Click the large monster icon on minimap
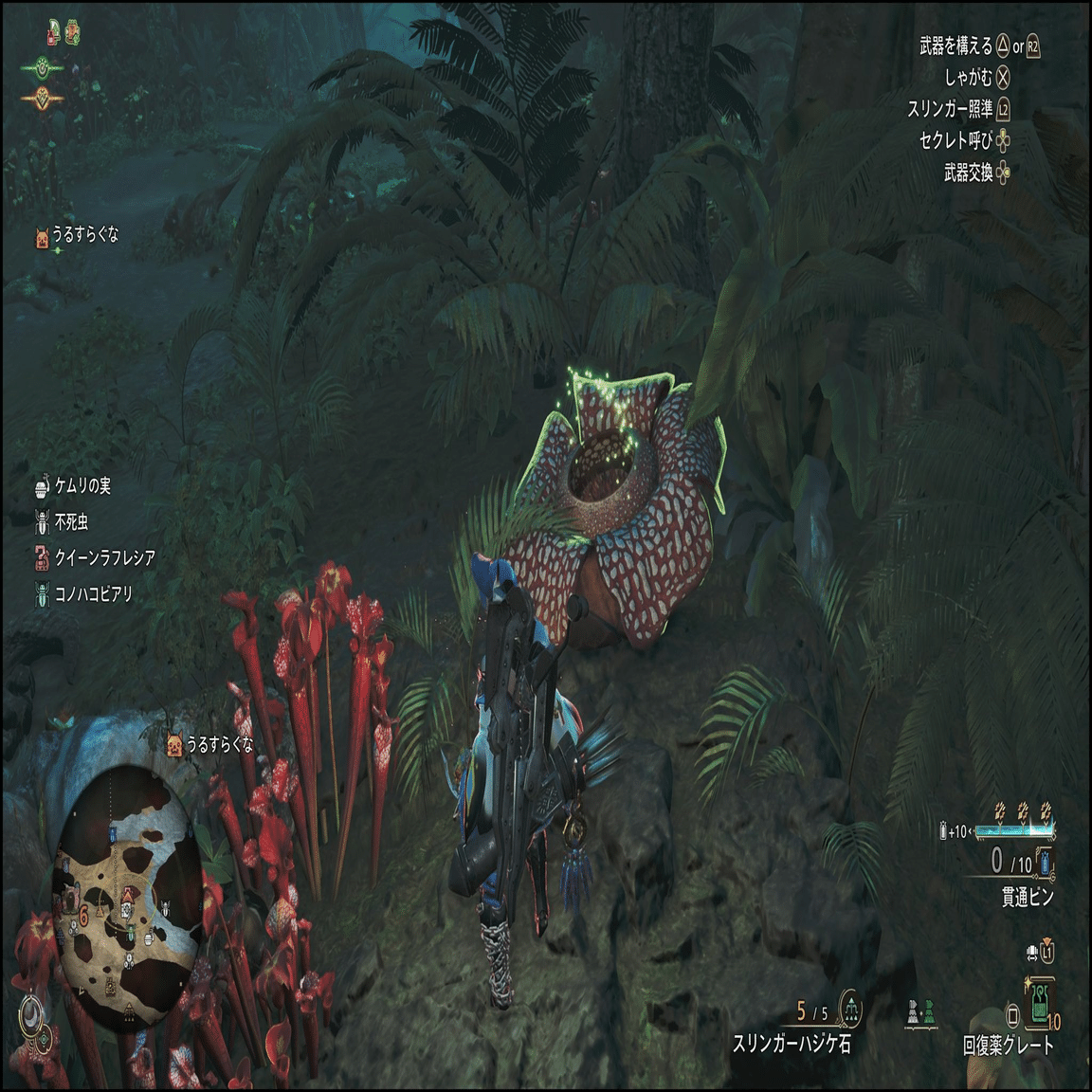 68,896
